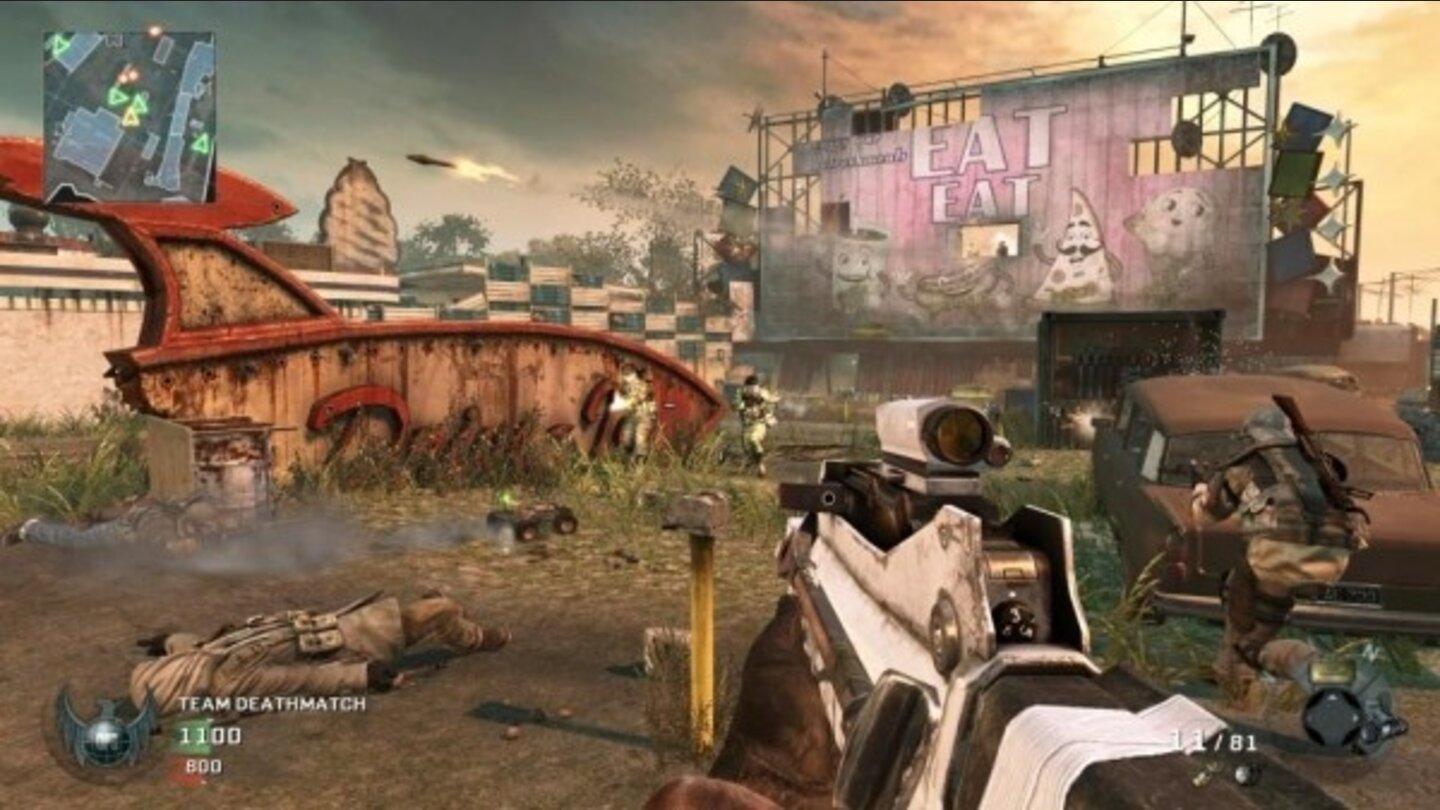The image size is (1440, 810).
Task: Click the friendly score 1100
Action: tap(213, 736)
